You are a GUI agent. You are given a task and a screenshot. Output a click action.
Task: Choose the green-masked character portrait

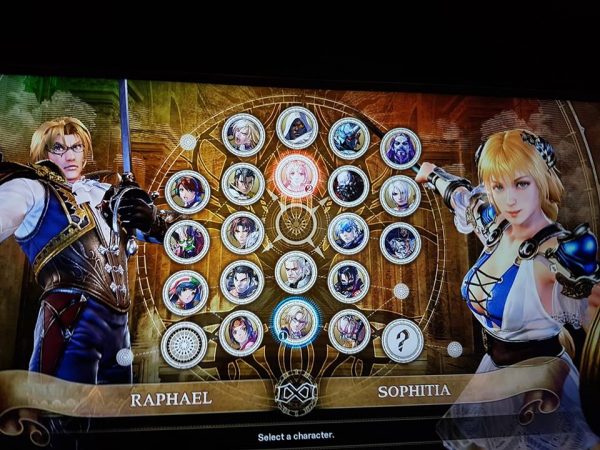click(187, 241)
